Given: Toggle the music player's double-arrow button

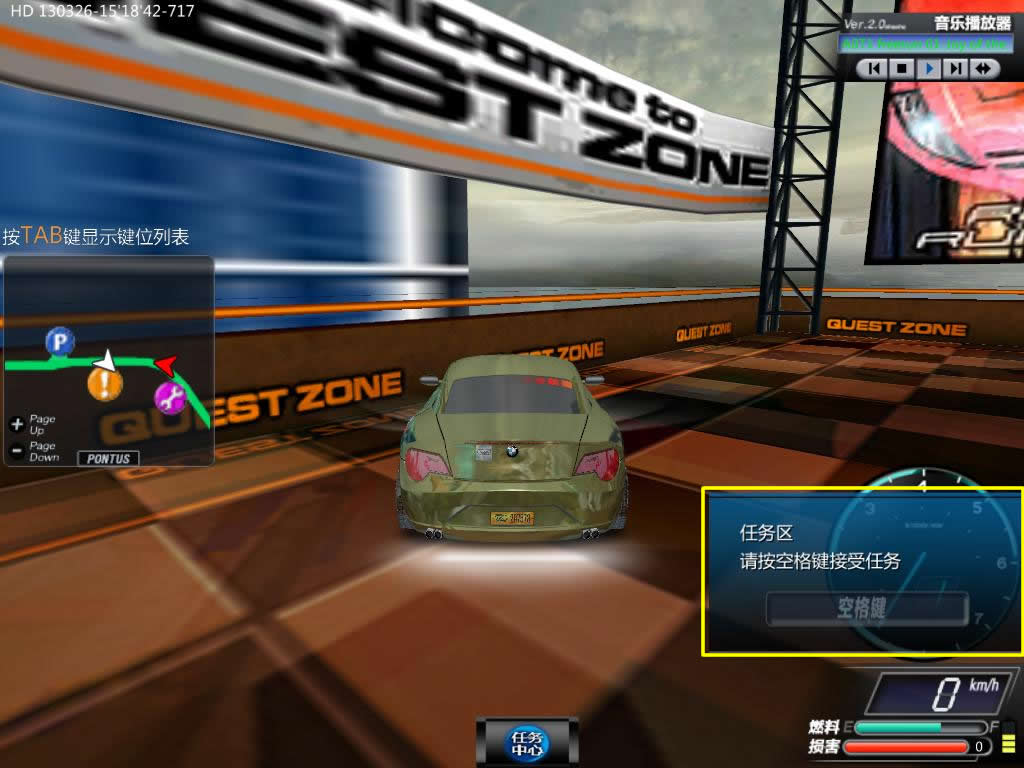Looking at the screenshot, I should point(984,68).
